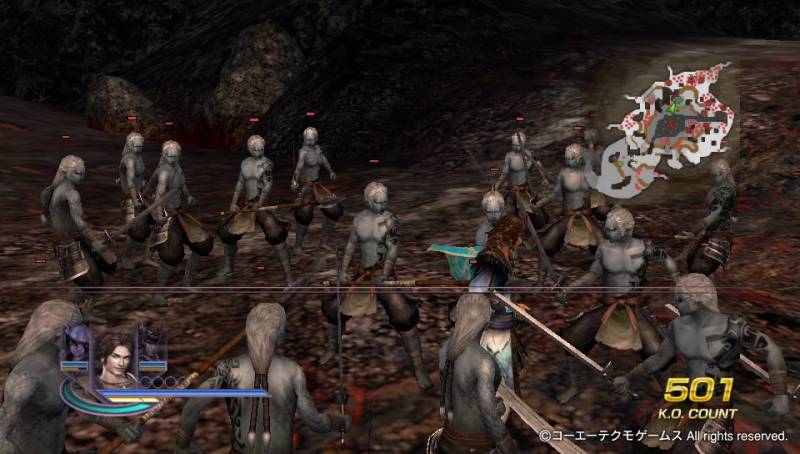Switch to the left reserve character portrait

[78, 342]
